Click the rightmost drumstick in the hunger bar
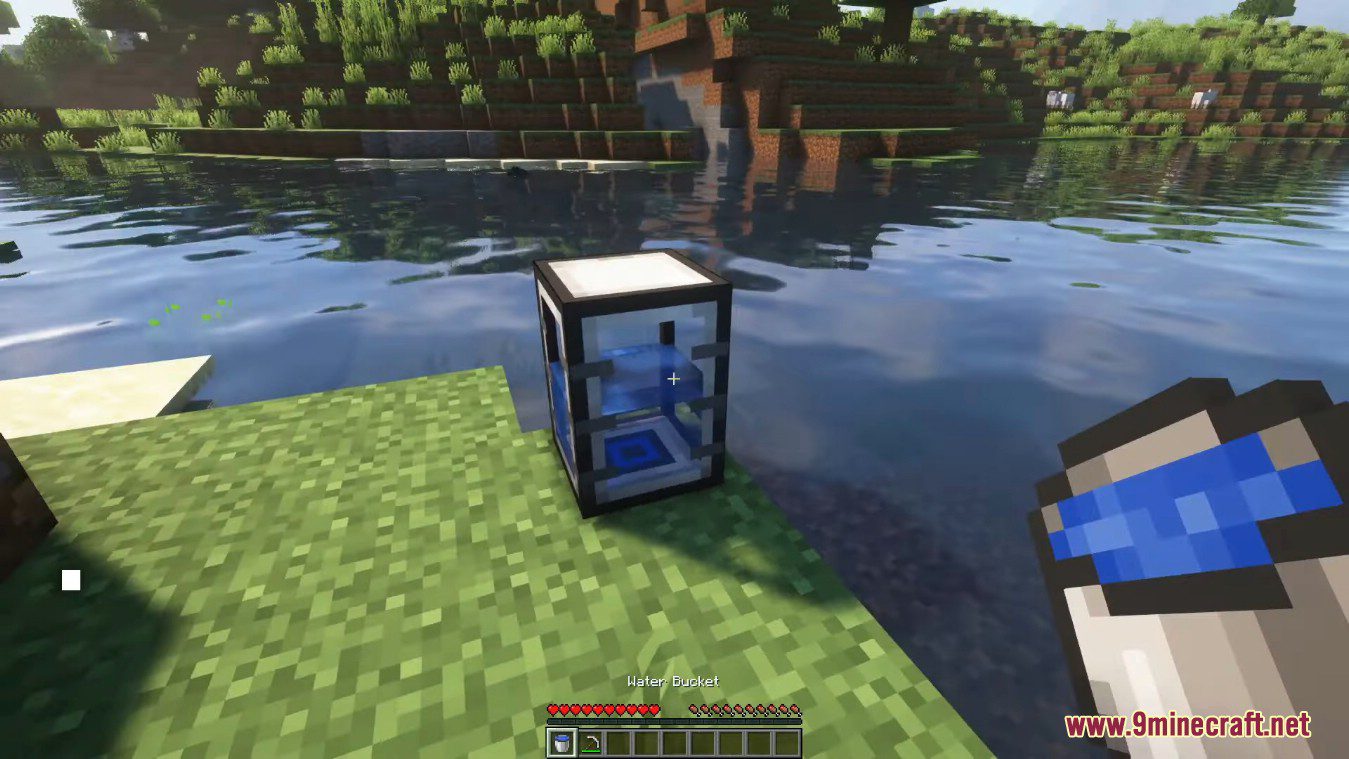The width and height of the screenshot is (1349, 759). tap(795, 709)
